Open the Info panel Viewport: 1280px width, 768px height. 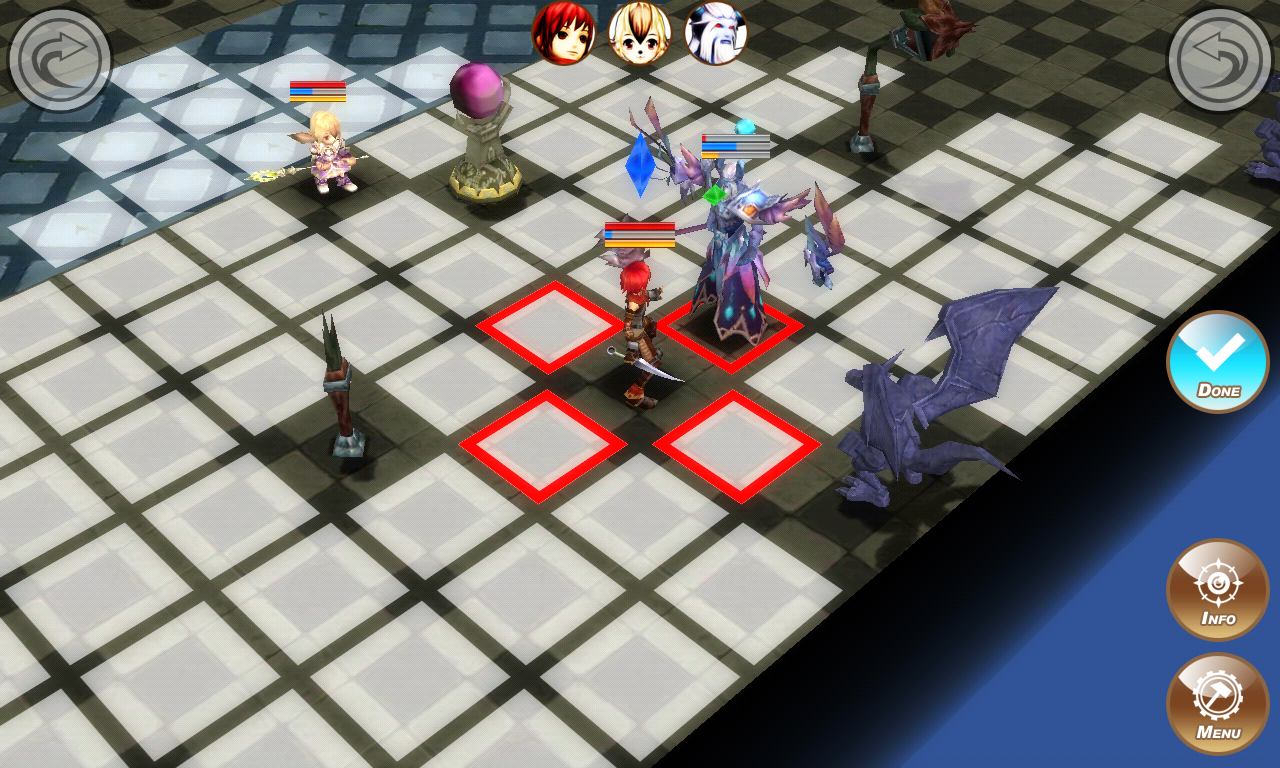pos(1217,589)
